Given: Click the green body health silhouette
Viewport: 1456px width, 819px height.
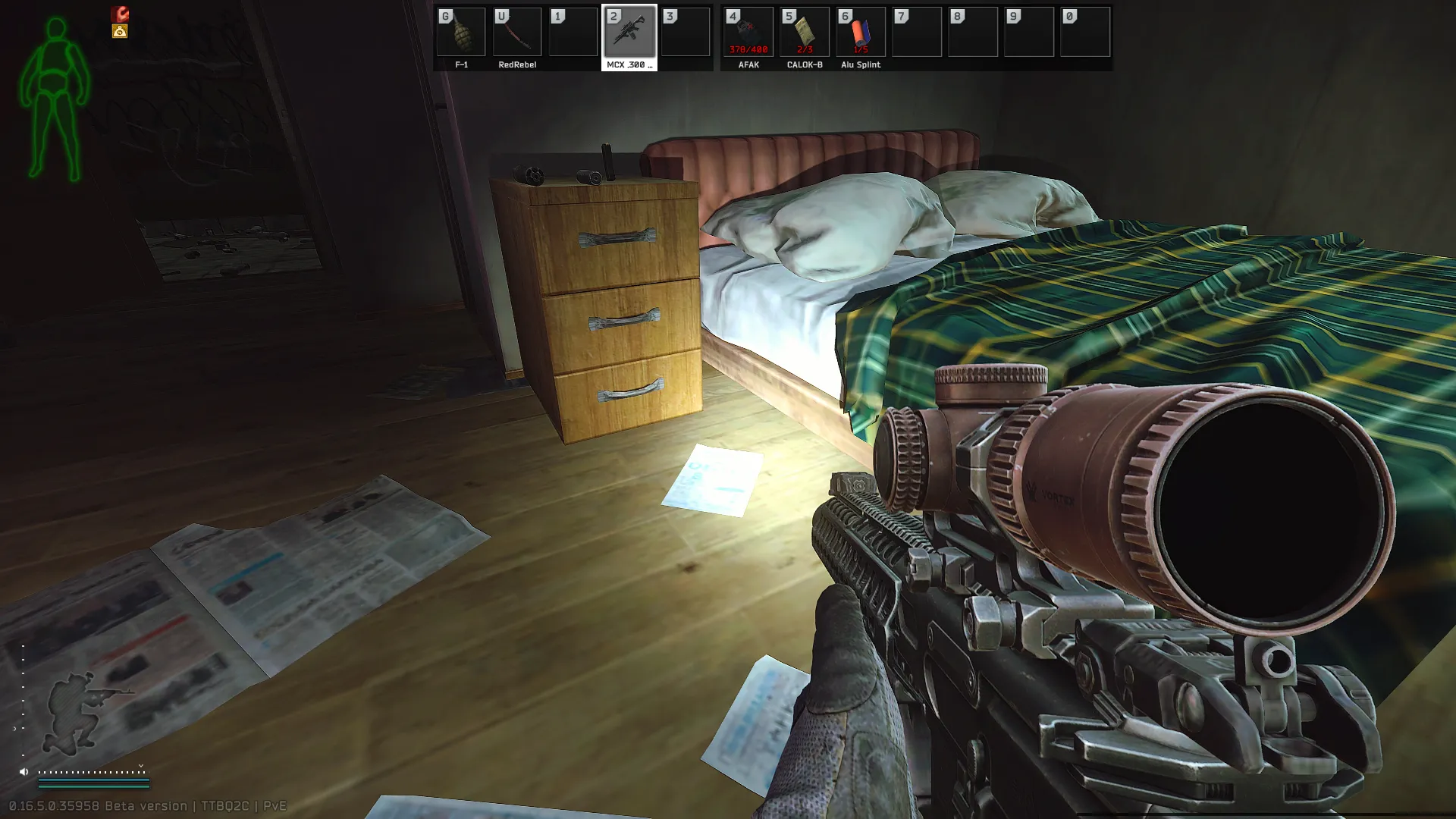Looking at the screenshot, I should tap(55, 99).
